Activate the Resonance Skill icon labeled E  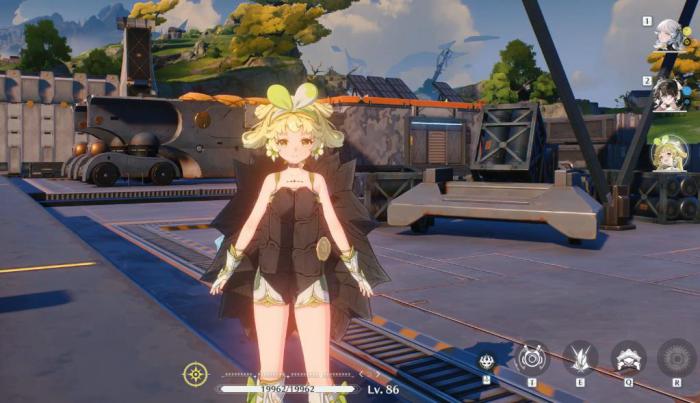pos(581,356)
